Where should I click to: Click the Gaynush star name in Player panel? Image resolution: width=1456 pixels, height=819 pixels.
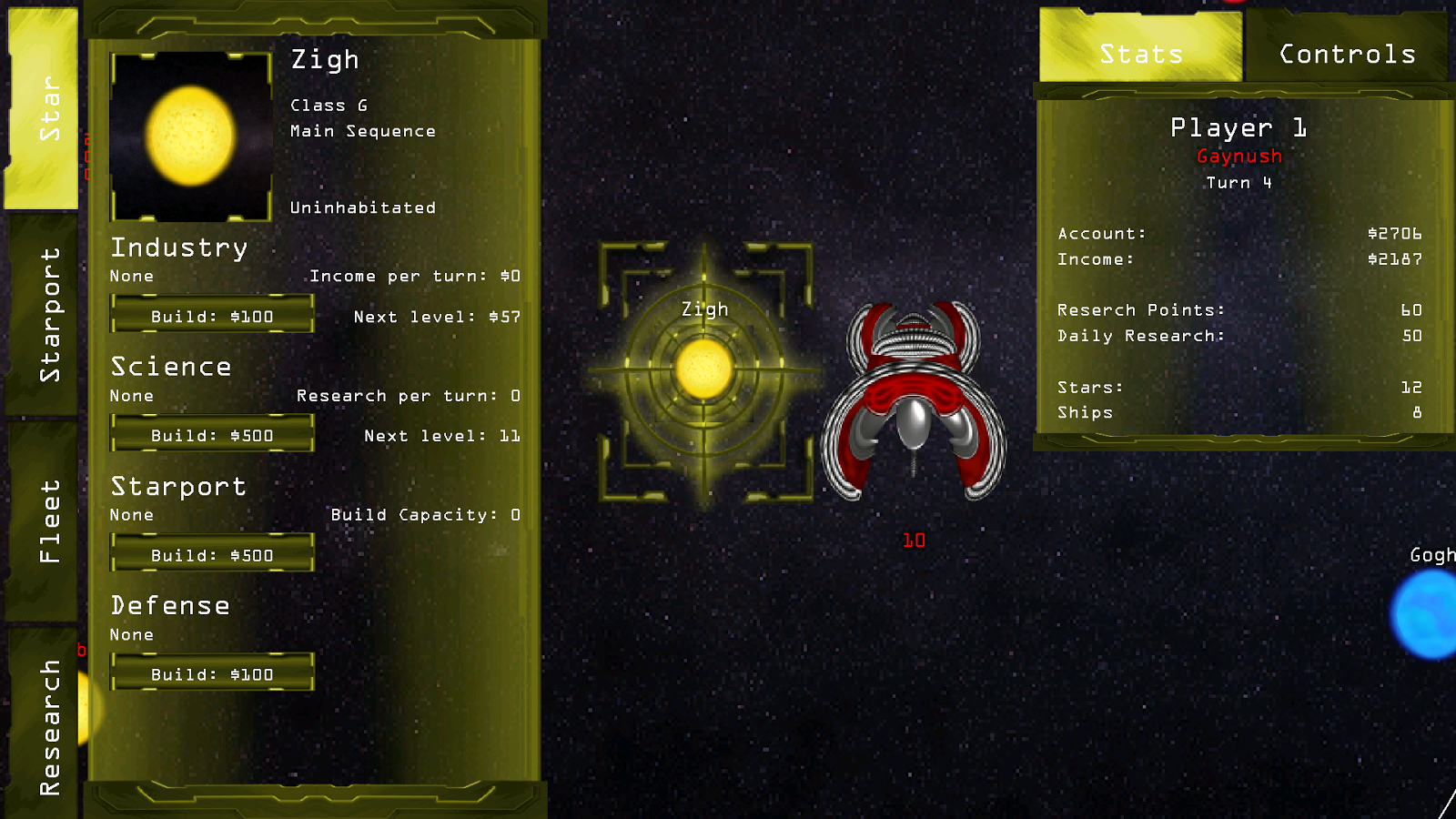1239,156
